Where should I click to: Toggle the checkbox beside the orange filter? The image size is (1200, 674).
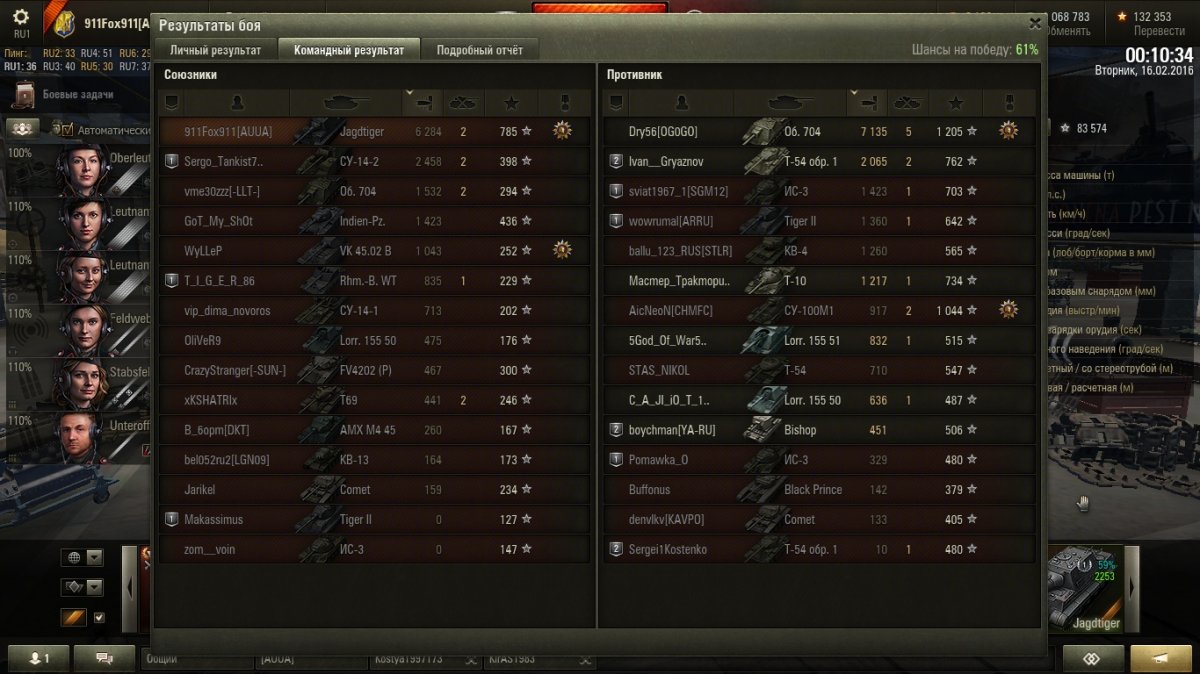click(99, 617)
